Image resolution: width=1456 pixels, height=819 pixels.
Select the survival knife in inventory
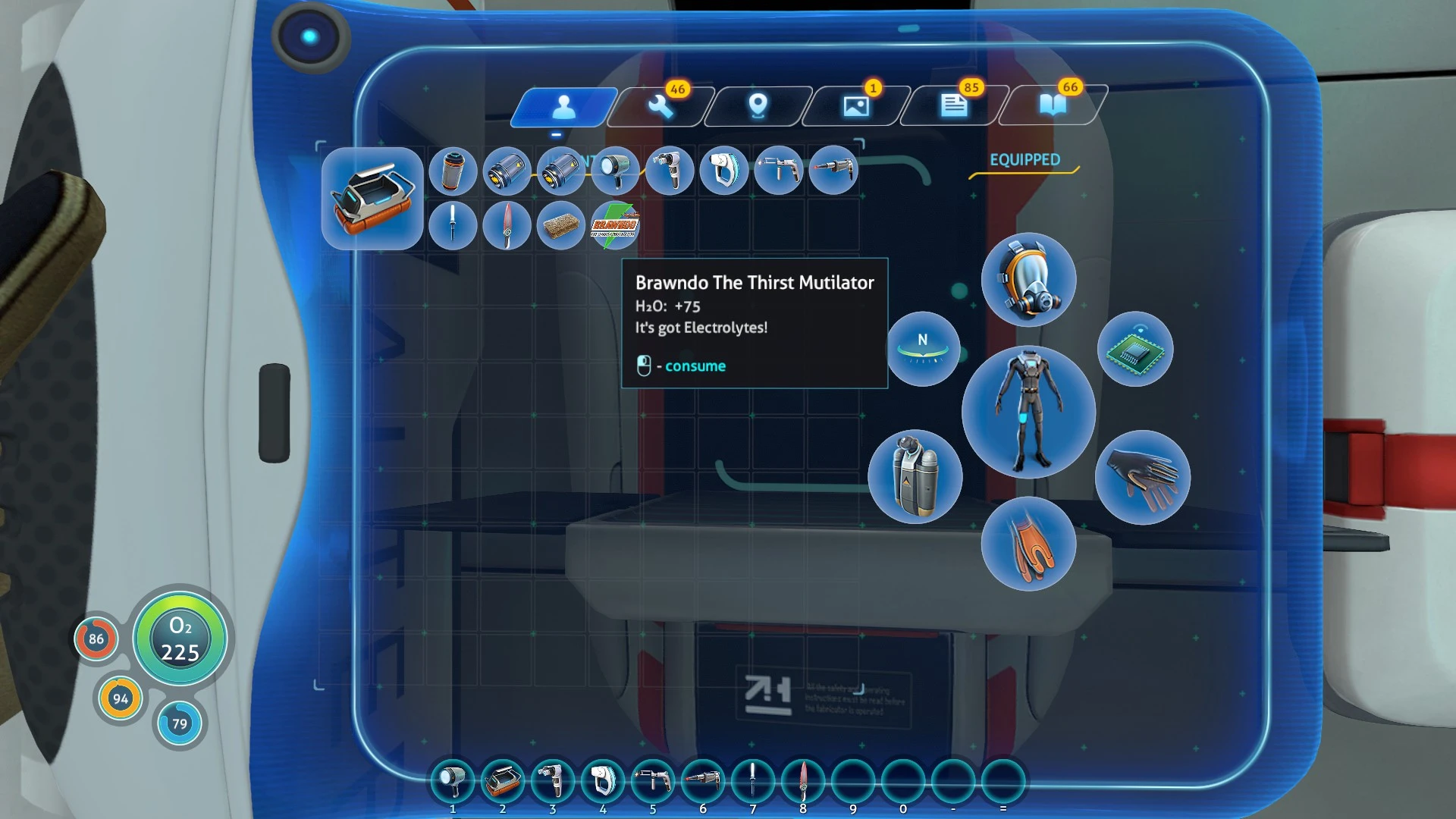pos(453,225)
